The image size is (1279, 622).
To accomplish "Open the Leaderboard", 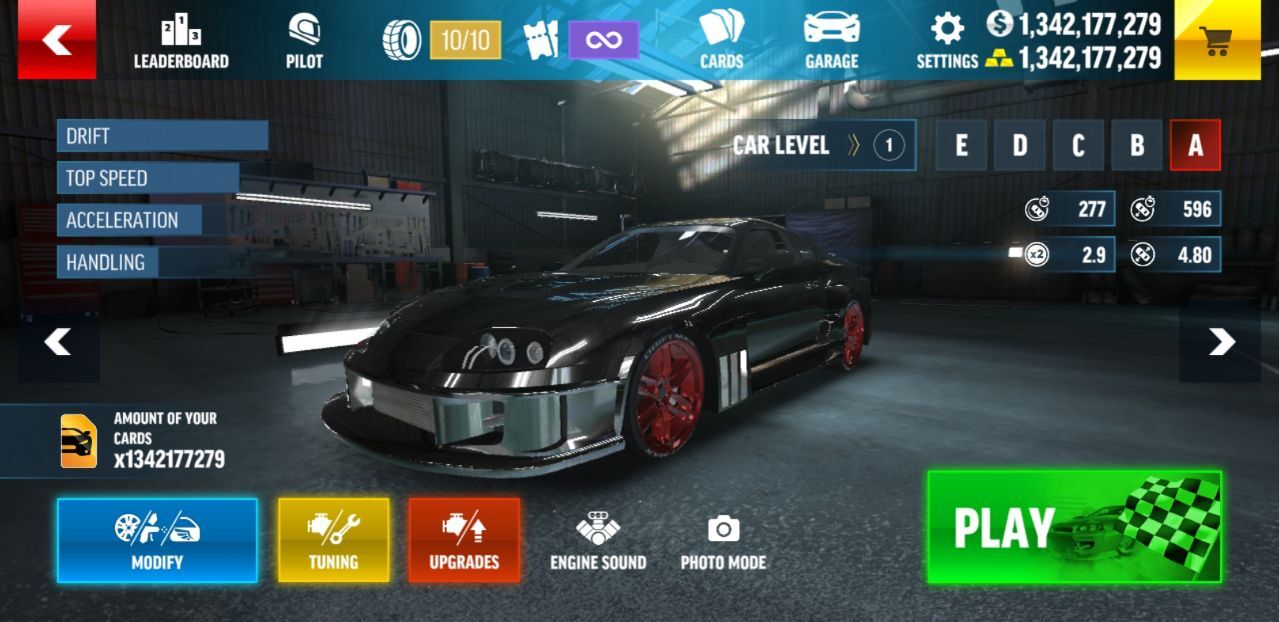I will tap(181, 43).
